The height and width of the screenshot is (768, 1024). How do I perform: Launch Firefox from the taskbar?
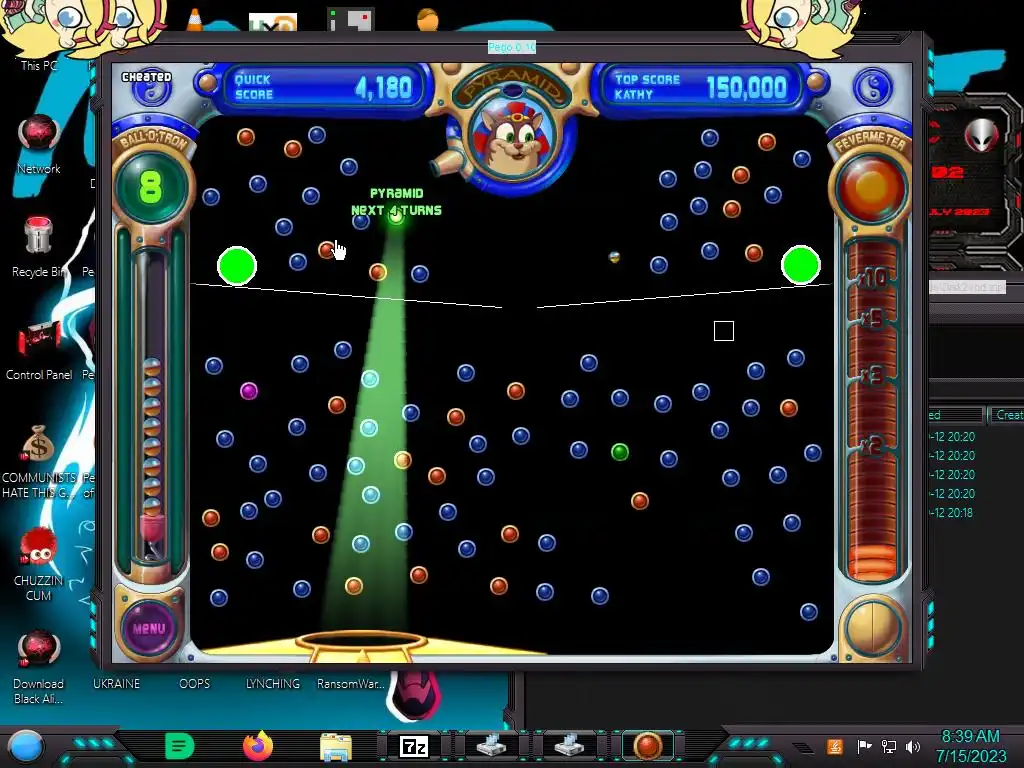(258, 746)
